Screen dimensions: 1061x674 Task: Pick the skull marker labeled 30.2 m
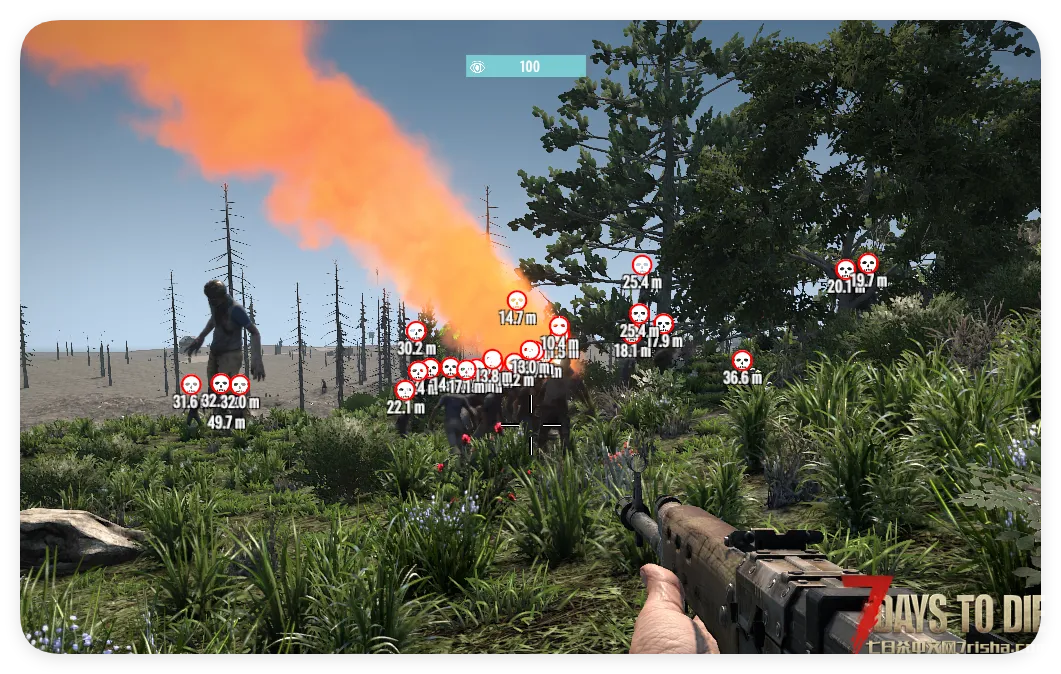coord(416,331)
